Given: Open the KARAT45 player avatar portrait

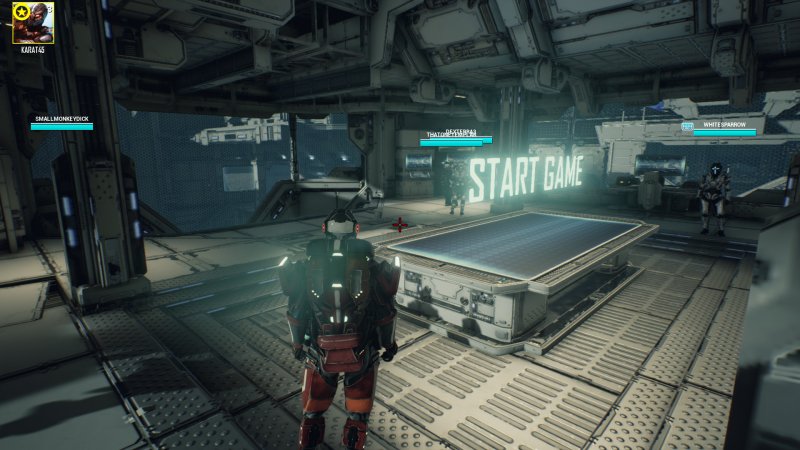Looking at the screenshot, I should (x=28, y=21).
